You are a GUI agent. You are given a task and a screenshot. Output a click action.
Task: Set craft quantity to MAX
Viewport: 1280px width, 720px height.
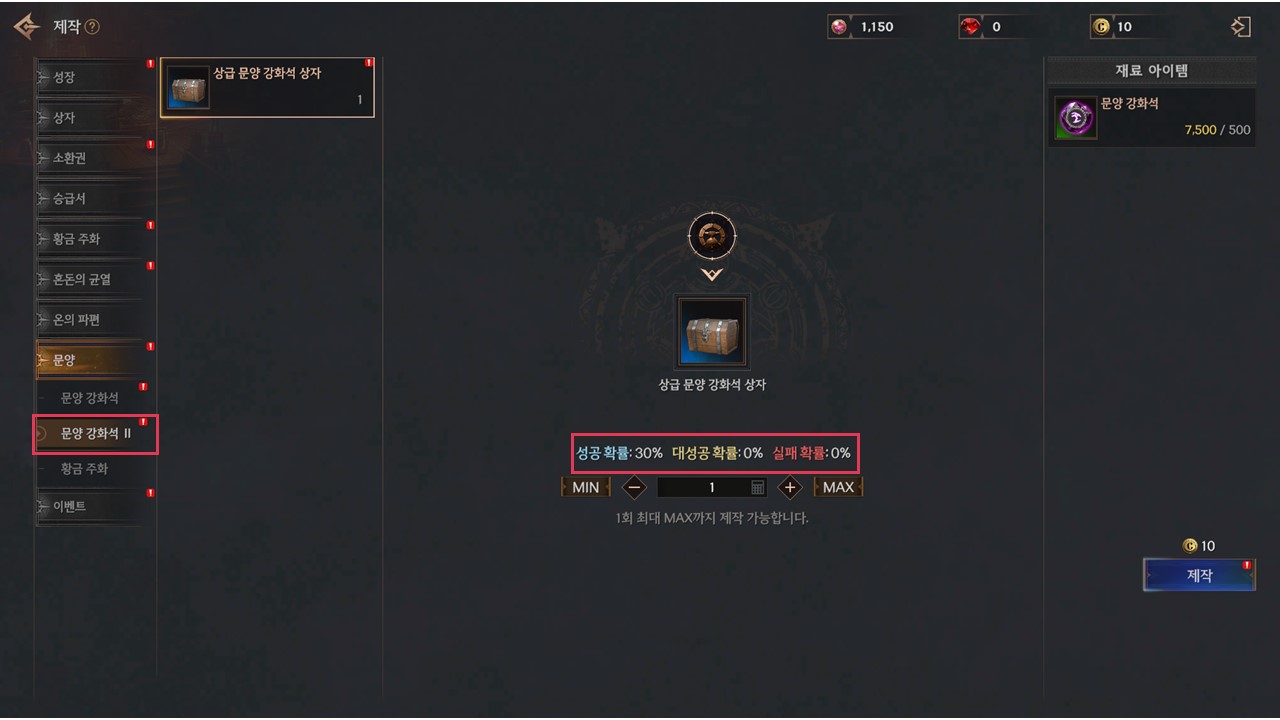(838, 487)
